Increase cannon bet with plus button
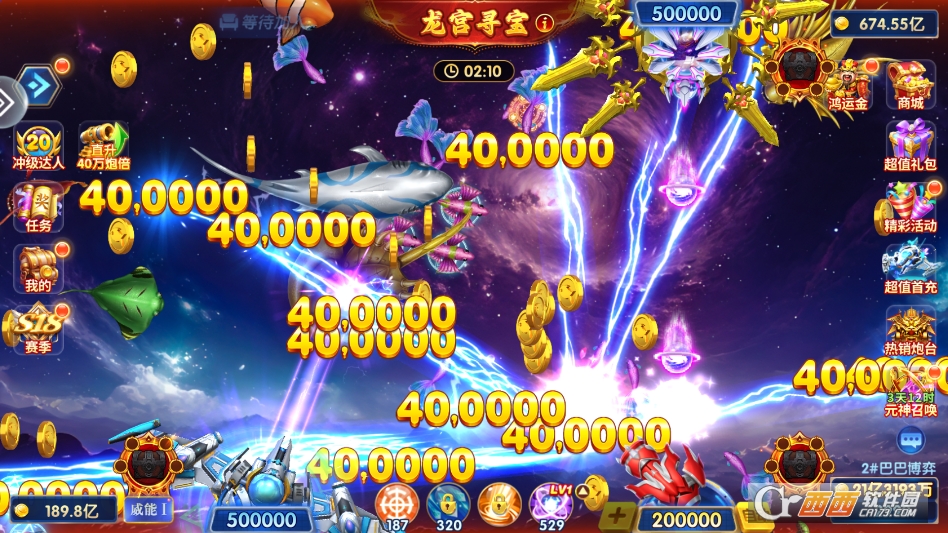 click(617, 517)
